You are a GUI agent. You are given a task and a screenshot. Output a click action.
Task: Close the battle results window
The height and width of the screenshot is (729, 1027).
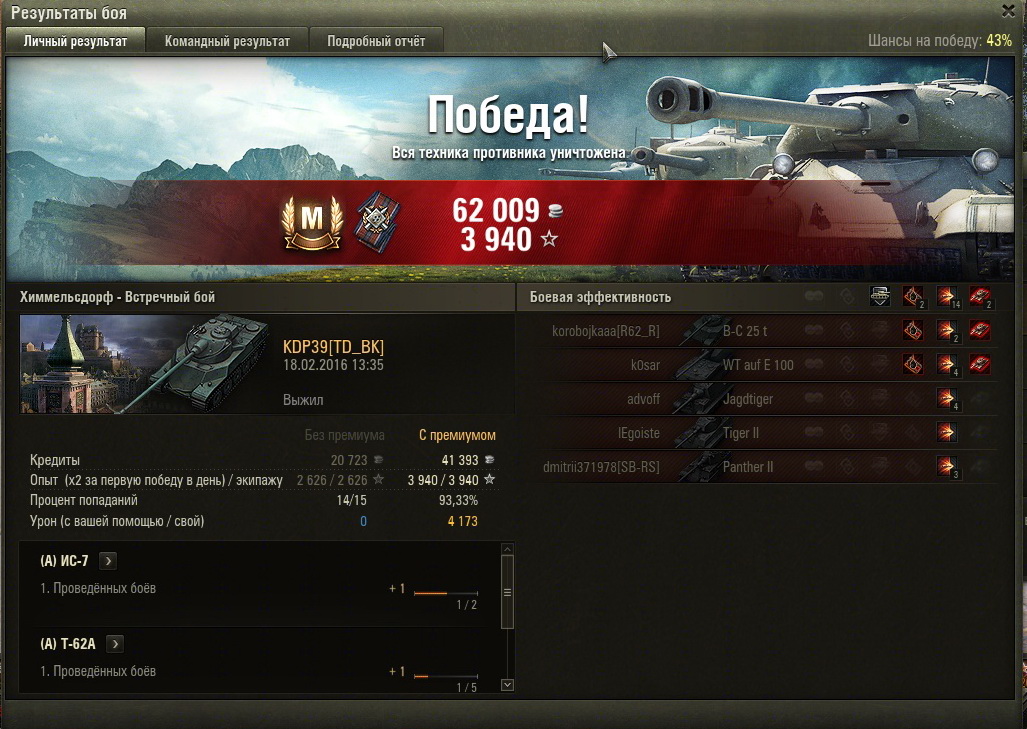[1008, 10]
